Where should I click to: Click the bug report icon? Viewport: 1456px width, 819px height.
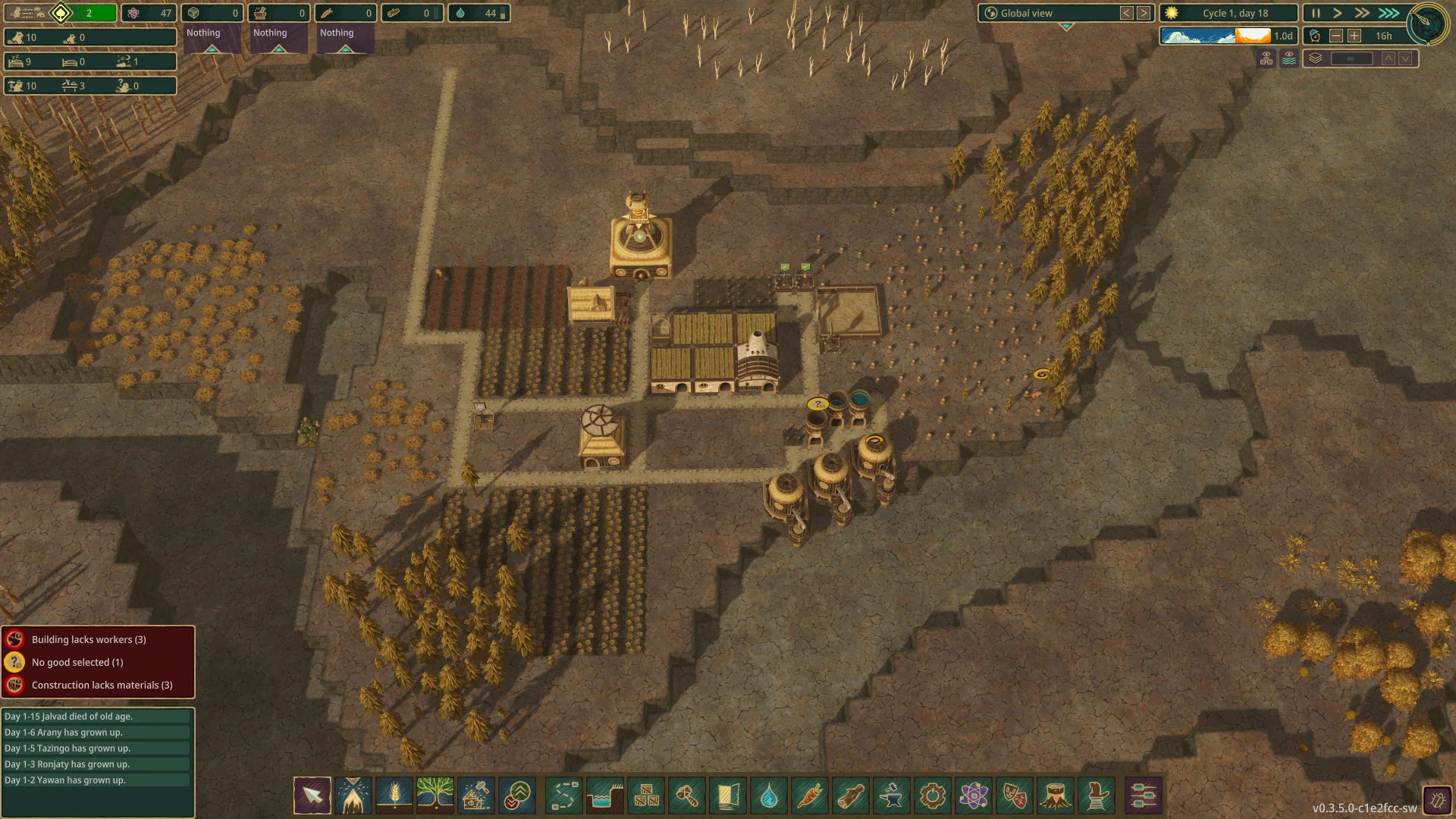click(1437, 800)
